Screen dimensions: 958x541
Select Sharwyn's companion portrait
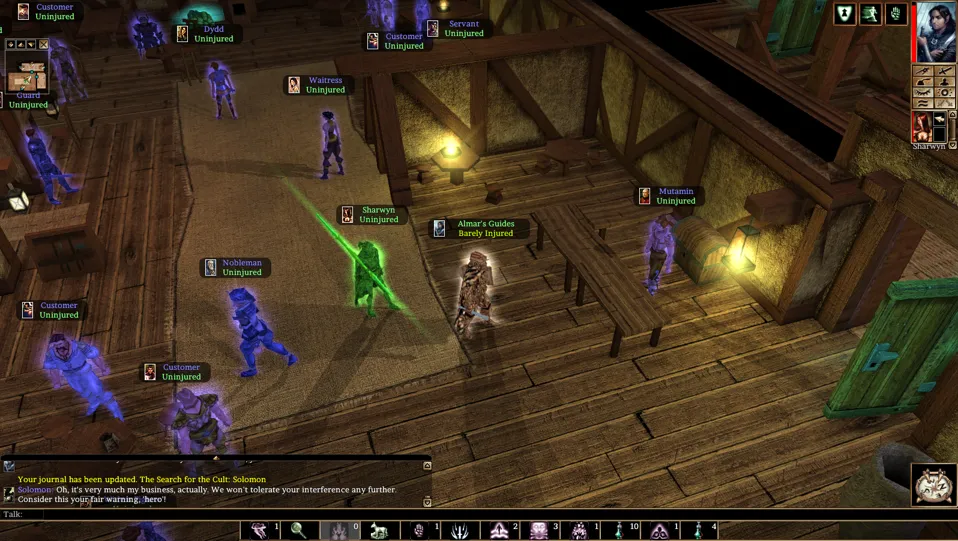tap(921, 127)
